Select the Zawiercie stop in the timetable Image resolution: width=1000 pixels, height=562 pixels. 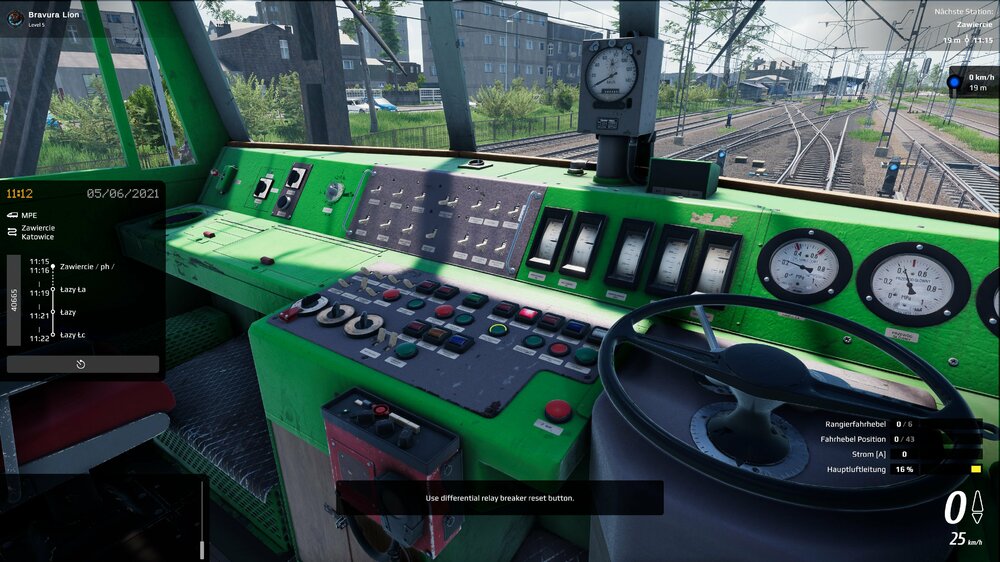click(x=85, y=266)
